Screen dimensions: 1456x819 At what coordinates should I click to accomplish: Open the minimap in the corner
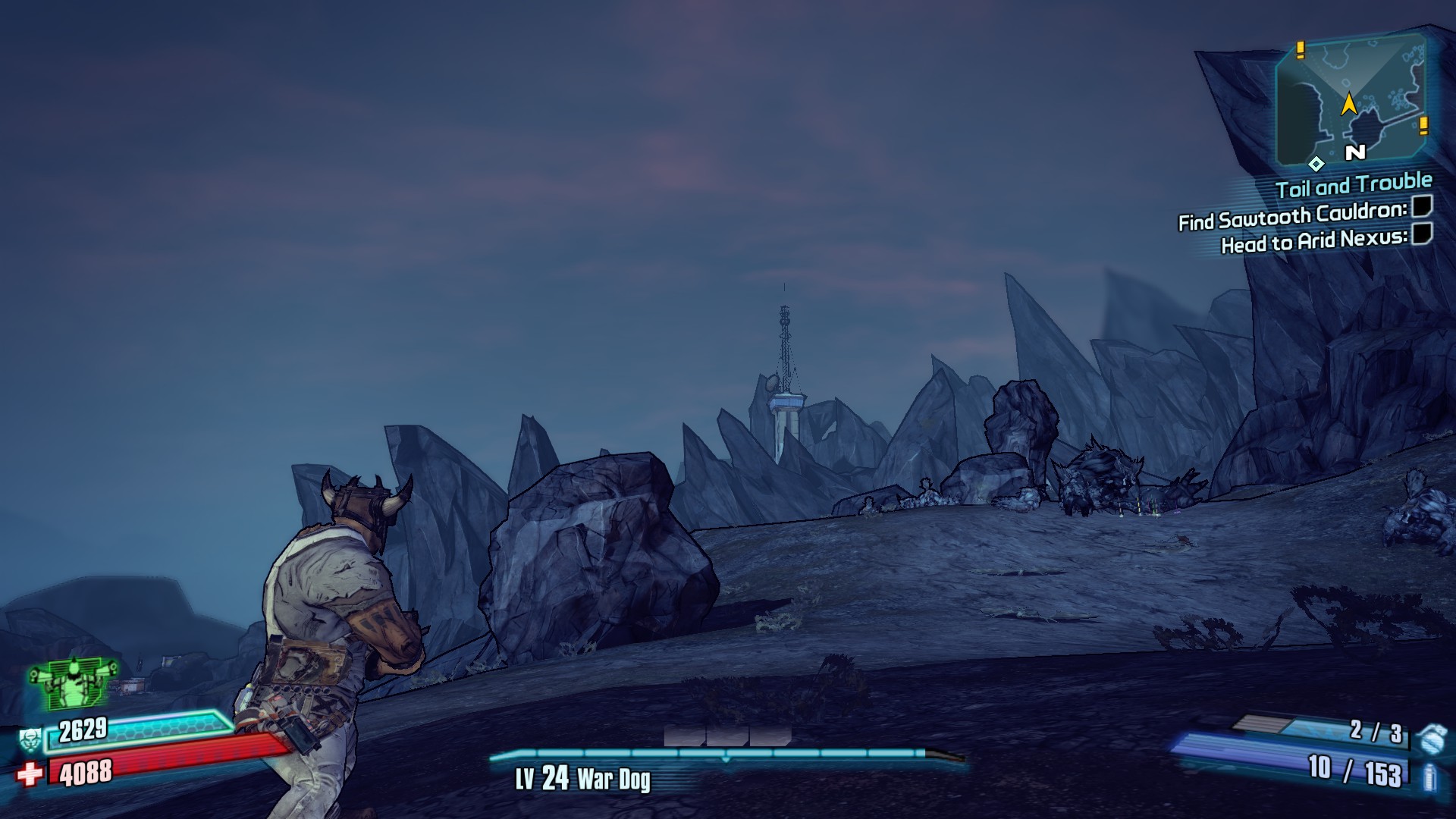tap(1351, 100)
